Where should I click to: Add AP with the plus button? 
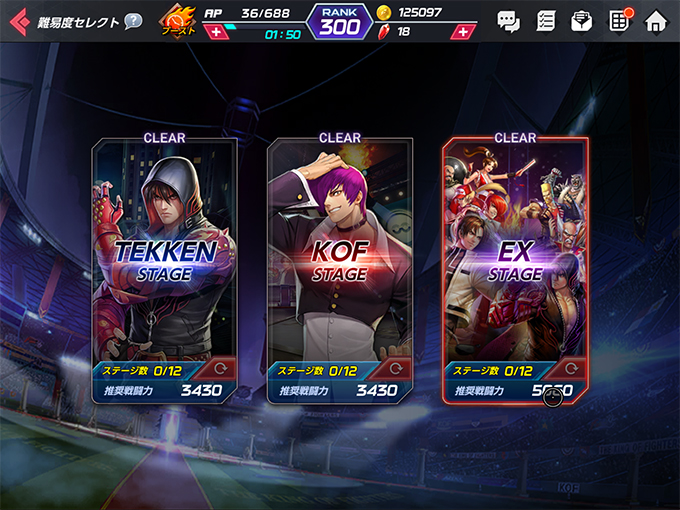[x=215, y=32]
